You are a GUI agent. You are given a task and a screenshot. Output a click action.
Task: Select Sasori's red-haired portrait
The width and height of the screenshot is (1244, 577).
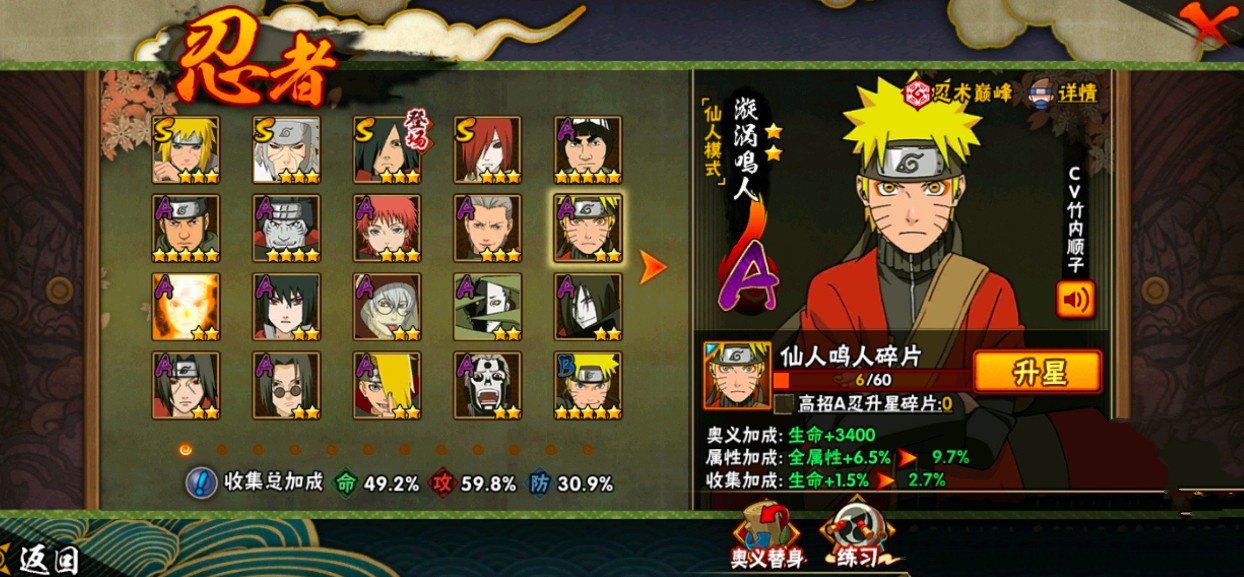pos(387,228)
